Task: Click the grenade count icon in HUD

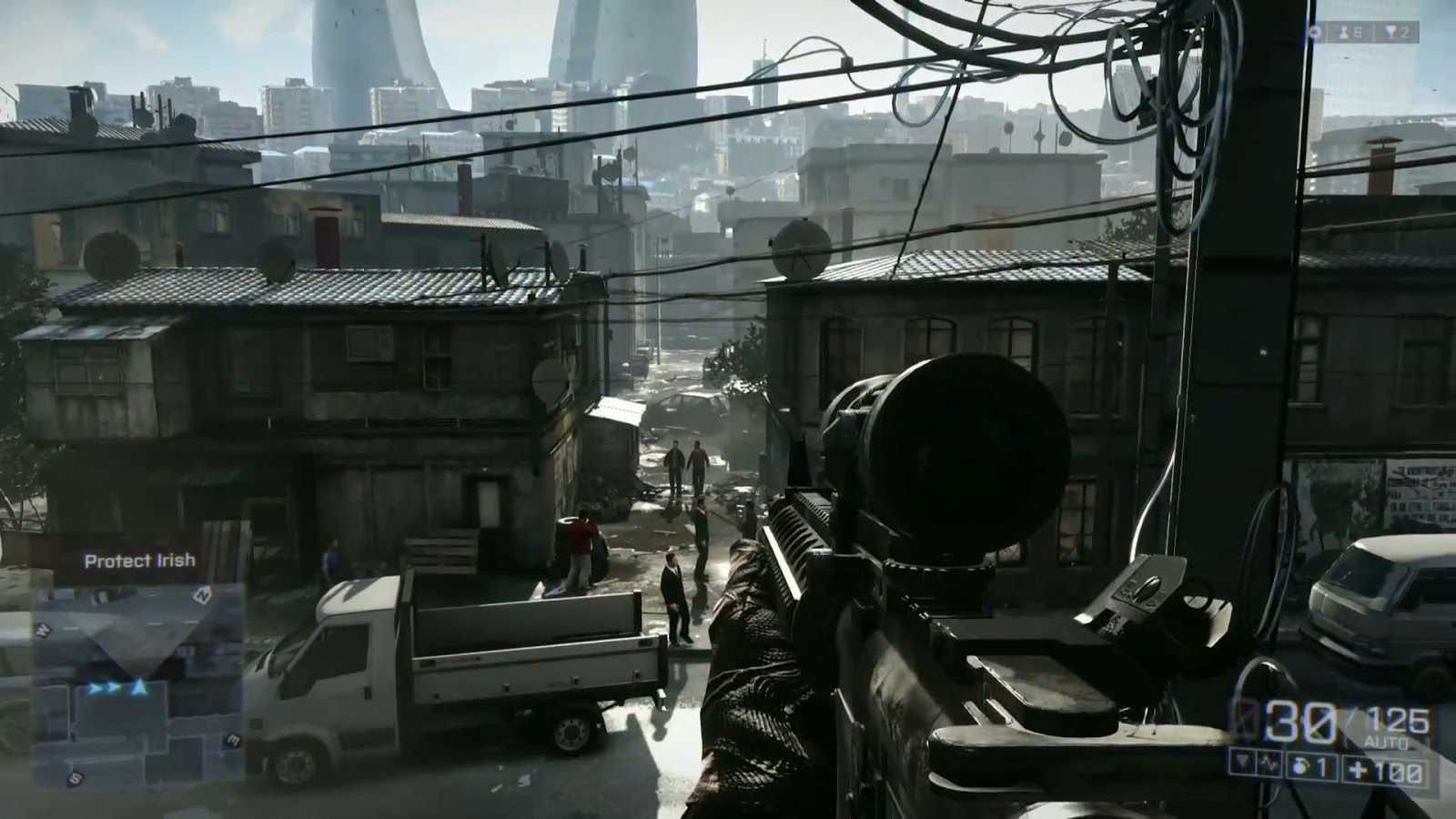Action: coord(1300,765)
